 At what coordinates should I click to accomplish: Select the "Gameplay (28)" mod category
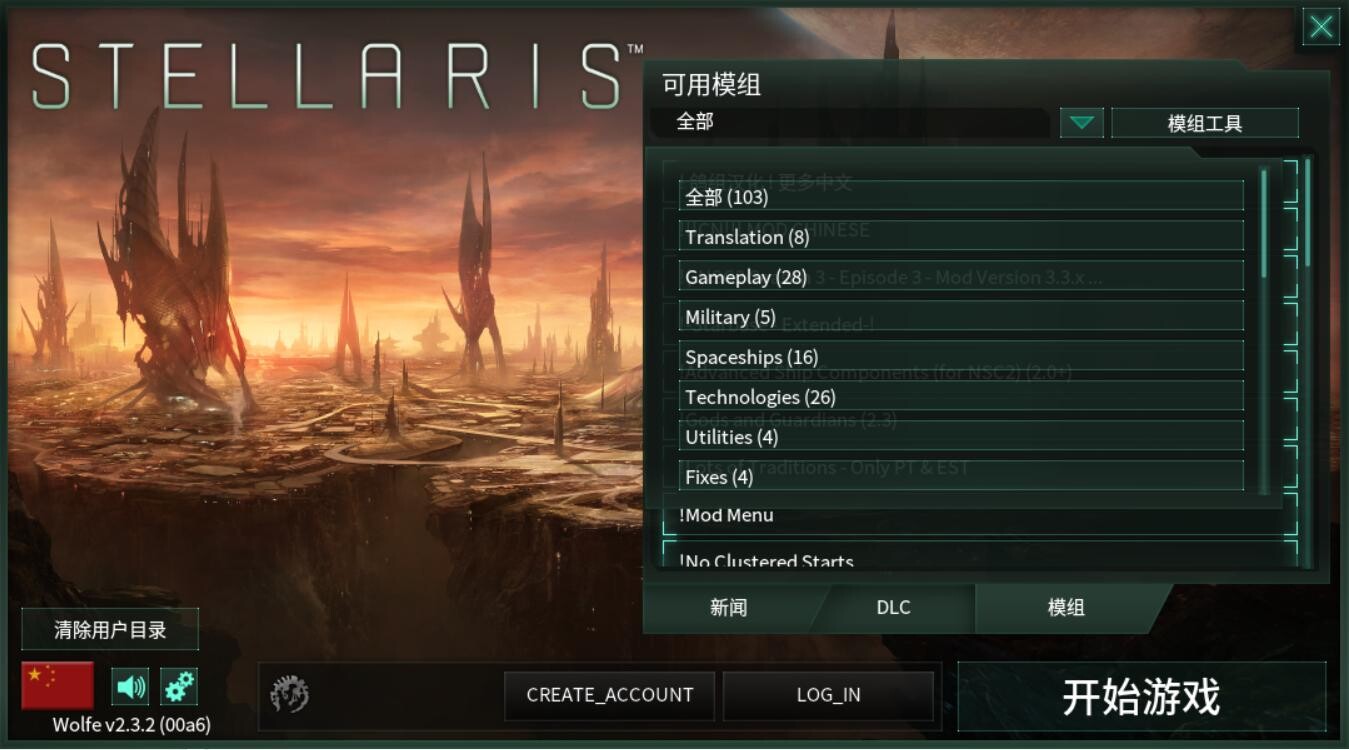point(960,276)
